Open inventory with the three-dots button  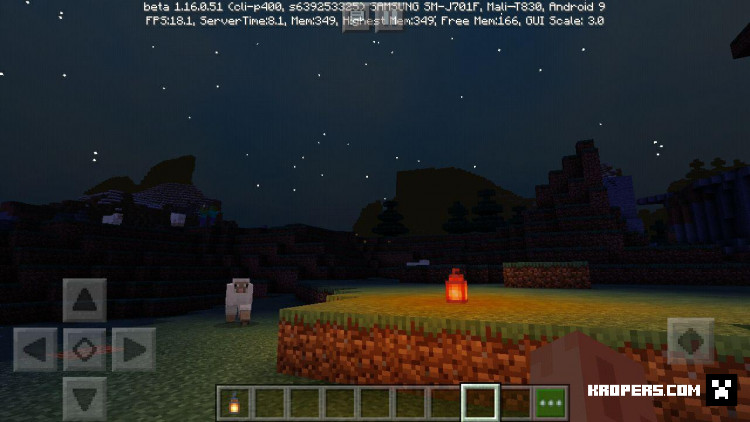pyautogui.click(x=550, y=403)
